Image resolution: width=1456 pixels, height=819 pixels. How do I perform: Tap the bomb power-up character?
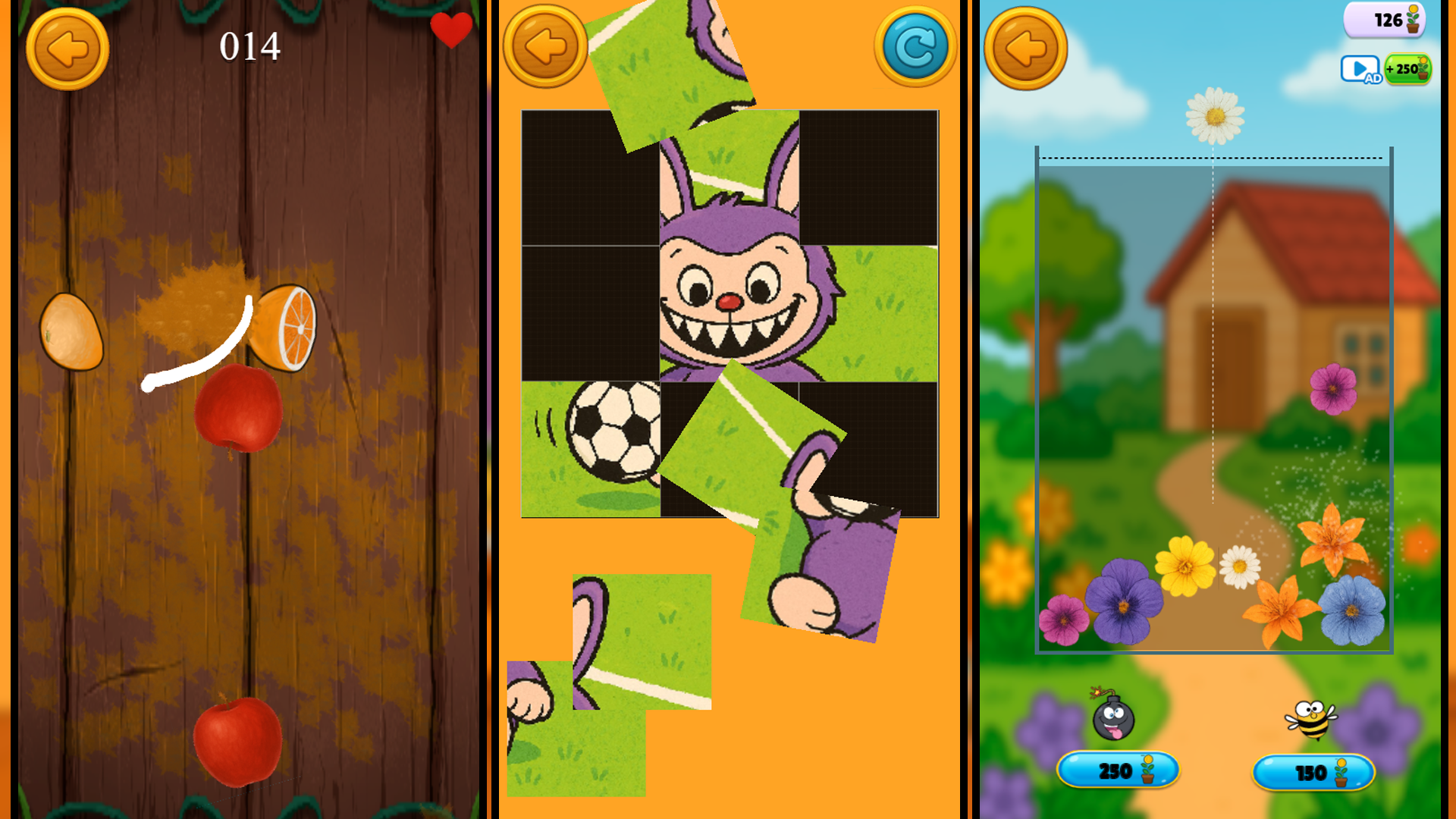click(1112, 722)
